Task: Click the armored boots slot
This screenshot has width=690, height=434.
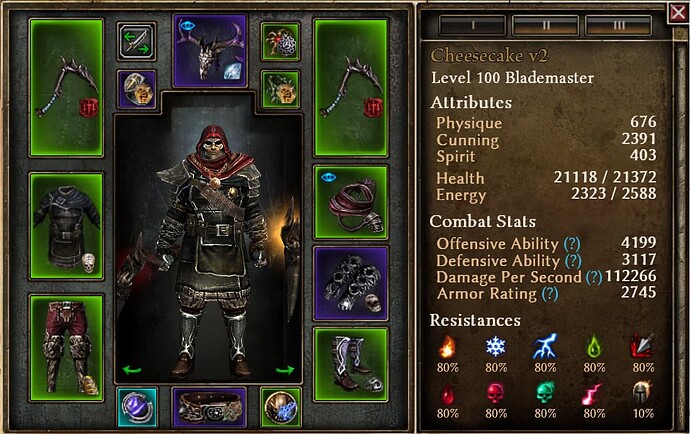Action: [x=349, y=358]
